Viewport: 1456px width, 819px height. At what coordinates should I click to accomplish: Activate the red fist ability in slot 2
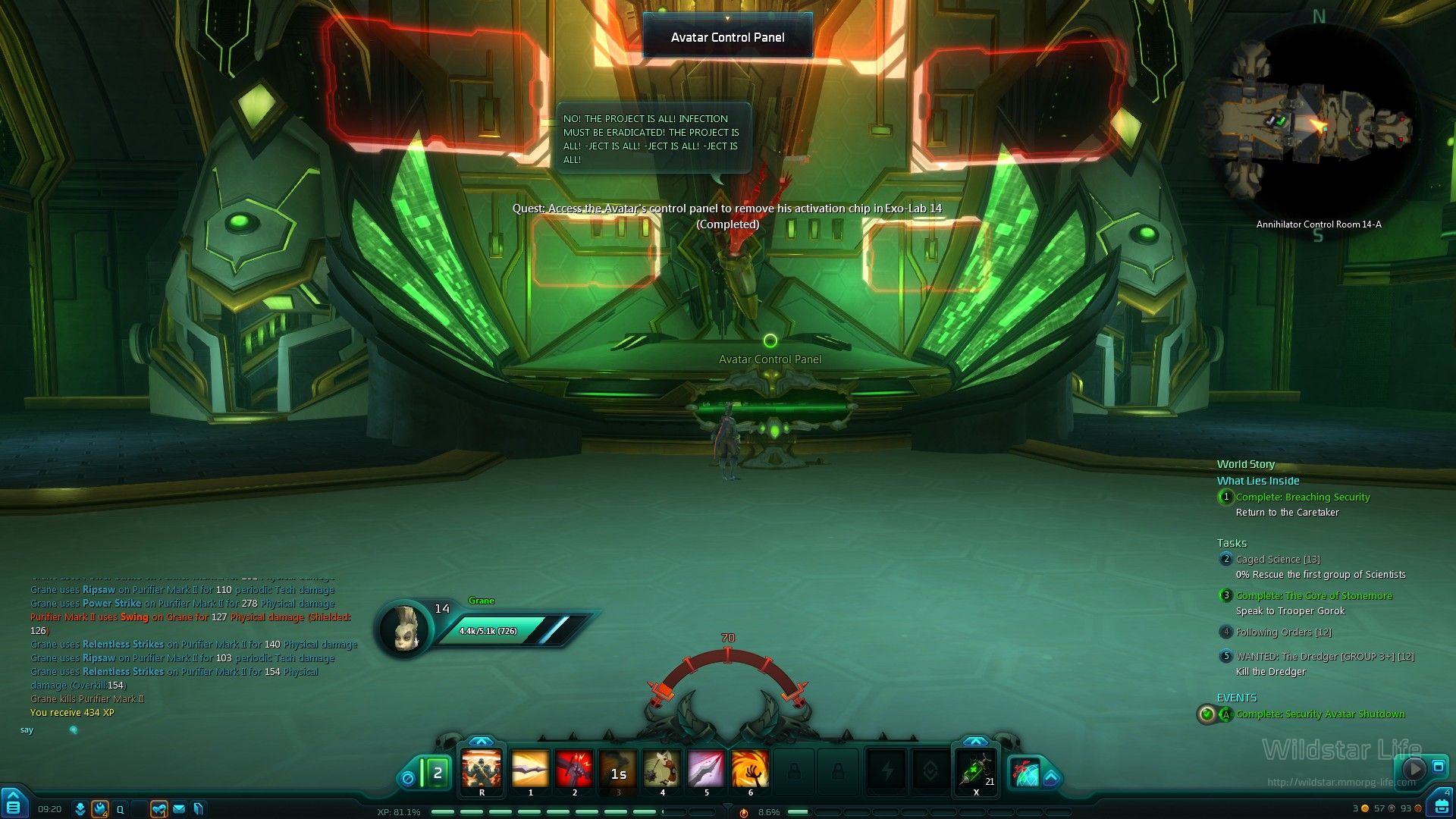pos(574,769)
